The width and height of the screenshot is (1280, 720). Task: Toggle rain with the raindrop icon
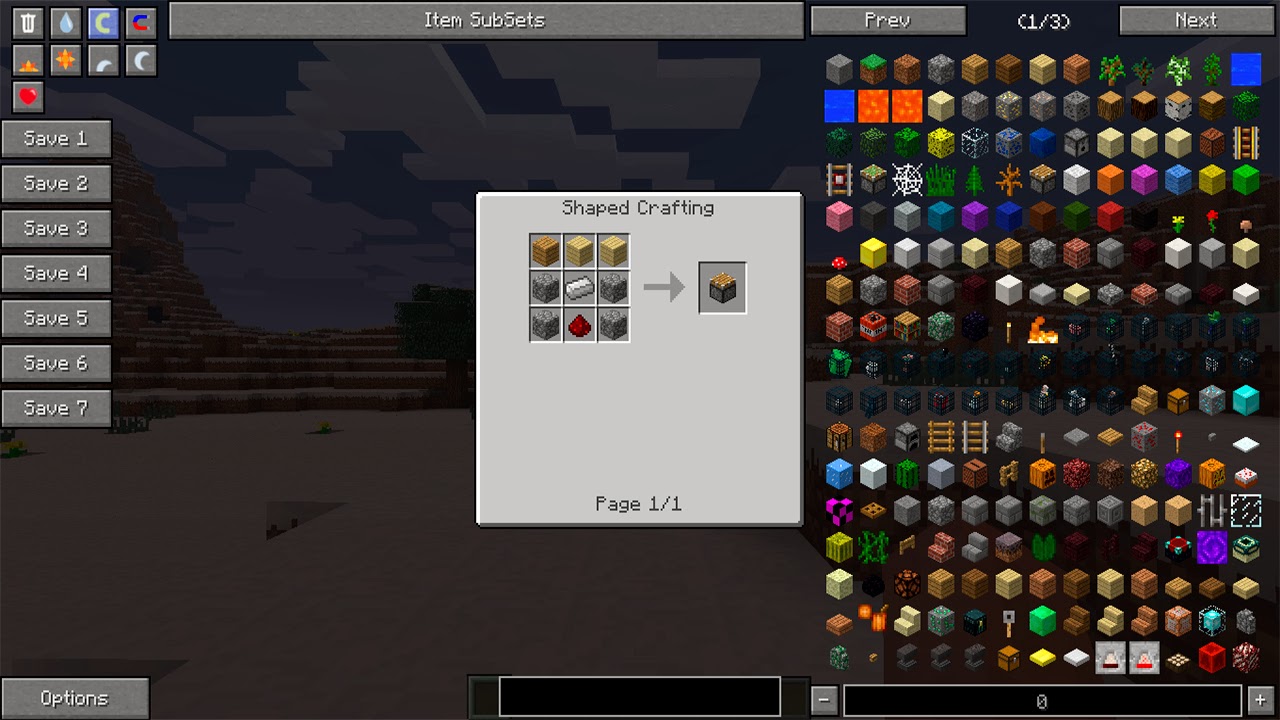(64, 24)
